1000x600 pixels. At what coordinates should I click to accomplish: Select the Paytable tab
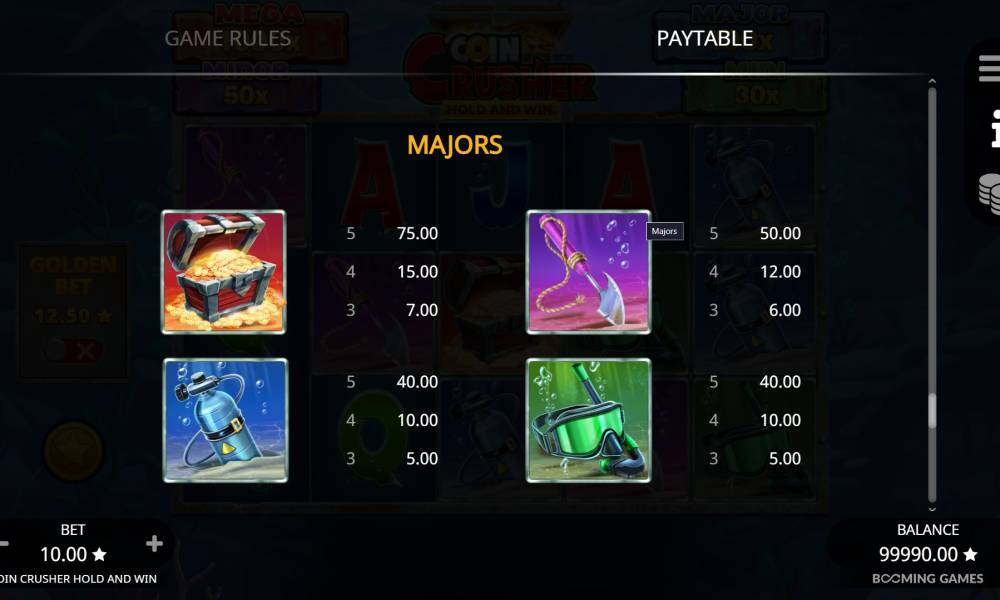(x=704, y=38)
